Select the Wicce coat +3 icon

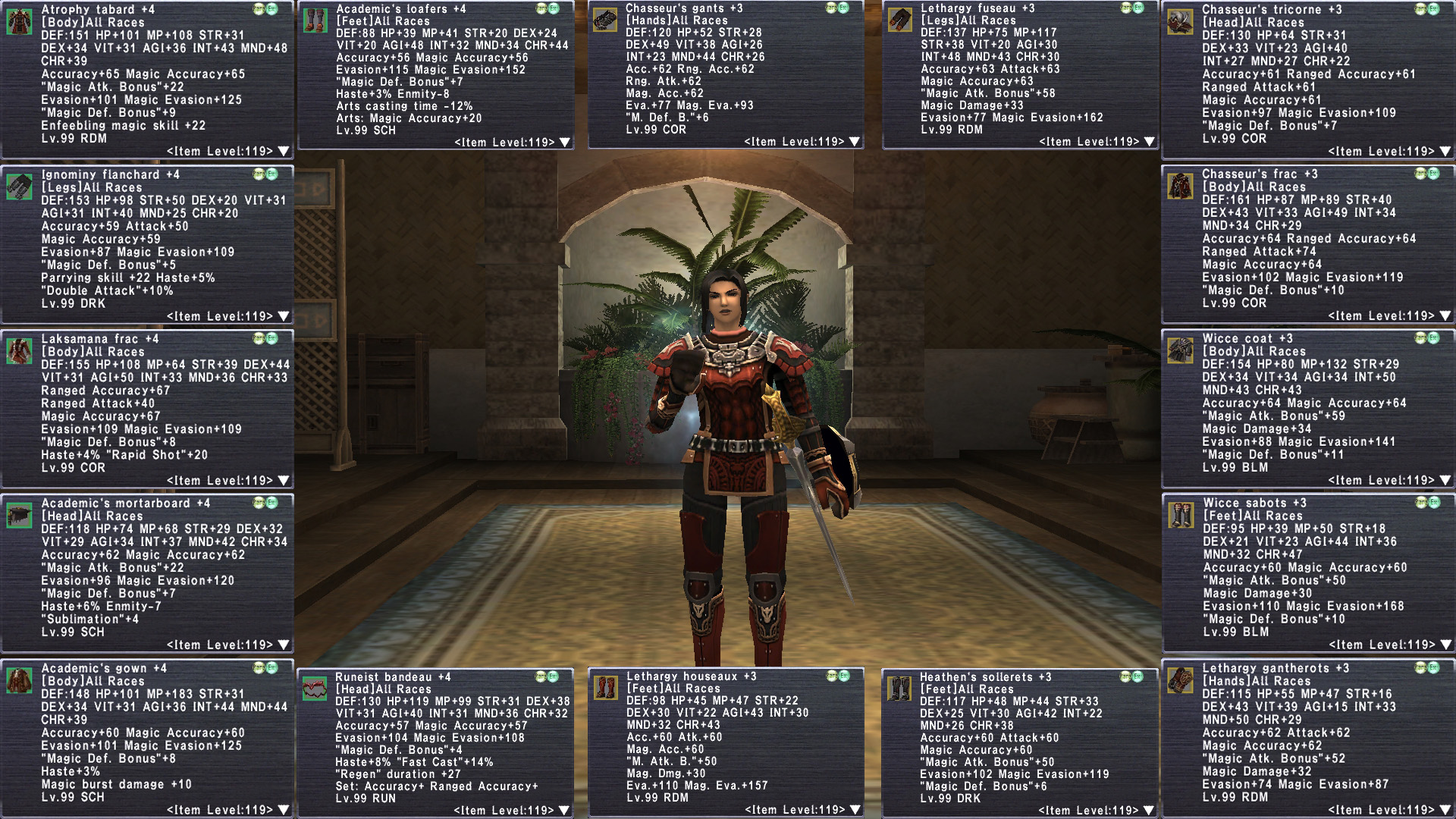coord(1181,350)
